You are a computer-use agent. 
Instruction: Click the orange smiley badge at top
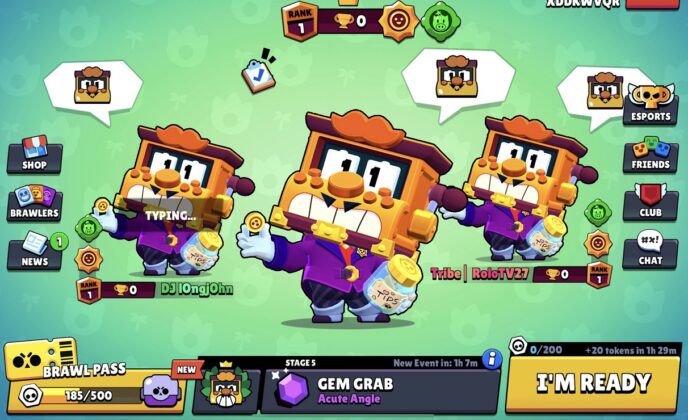[398, 20]
